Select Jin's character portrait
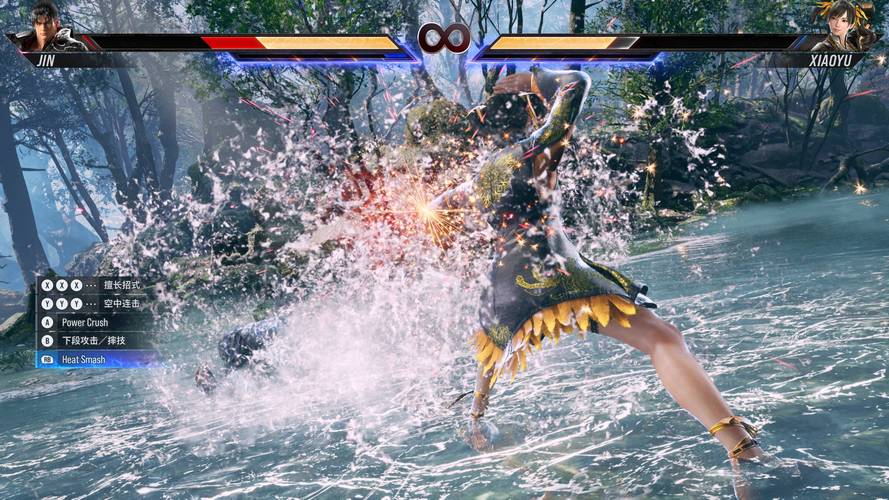This screenshot has height=500, width=889. pyautogui.click(x=44, y=27)
